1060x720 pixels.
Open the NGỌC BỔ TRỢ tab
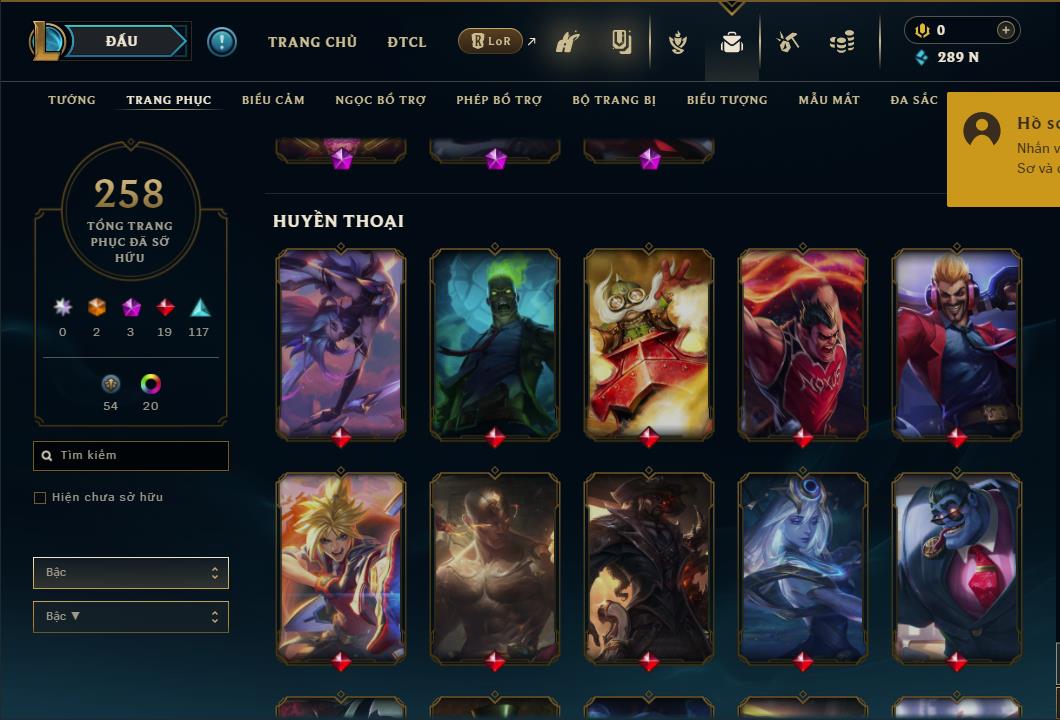coord(380,100)
